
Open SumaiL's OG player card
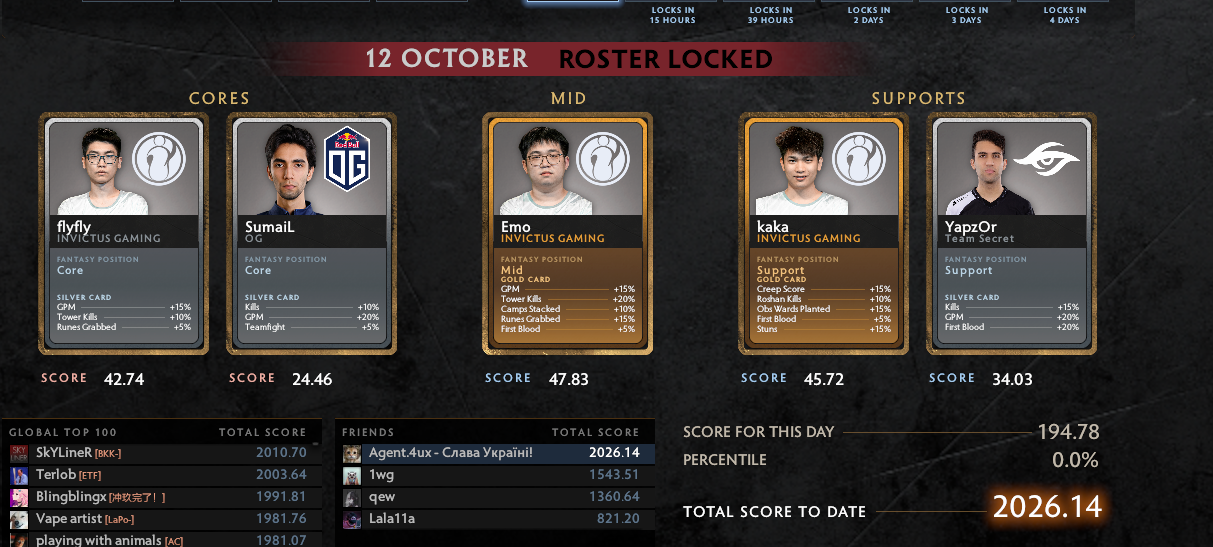pos(312,233)
